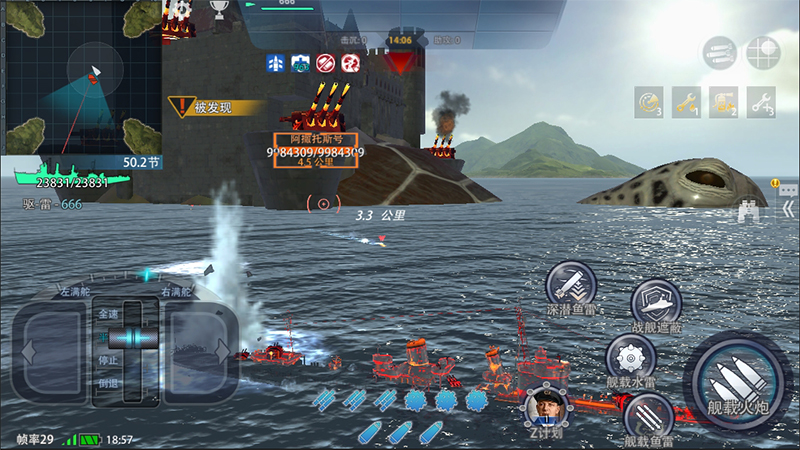Toggle the crosshair aiming mode button
This screenshot has height=450, width=800.
[x=762, y=52]
